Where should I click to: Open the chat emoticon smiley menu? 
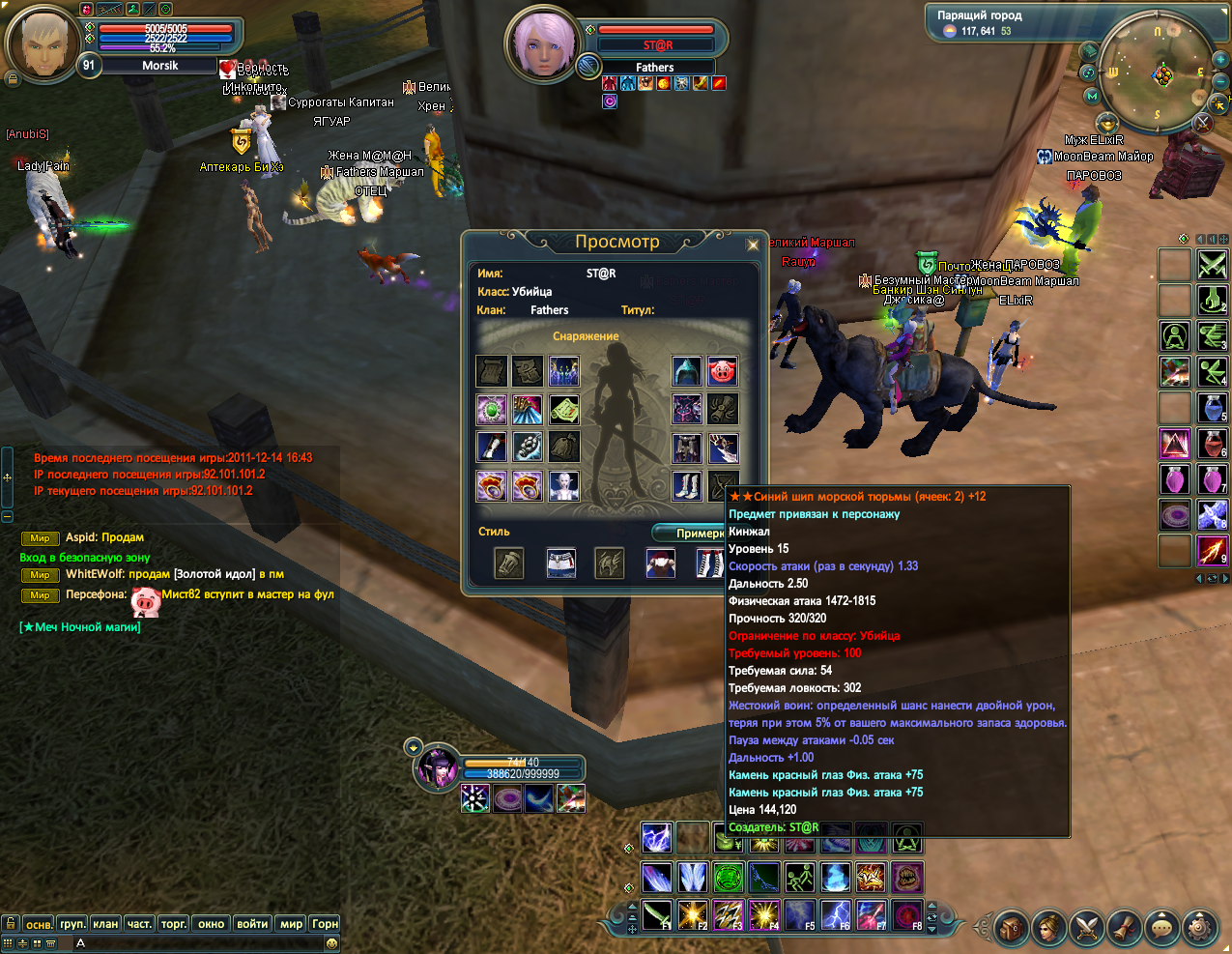tap(331, 942)
